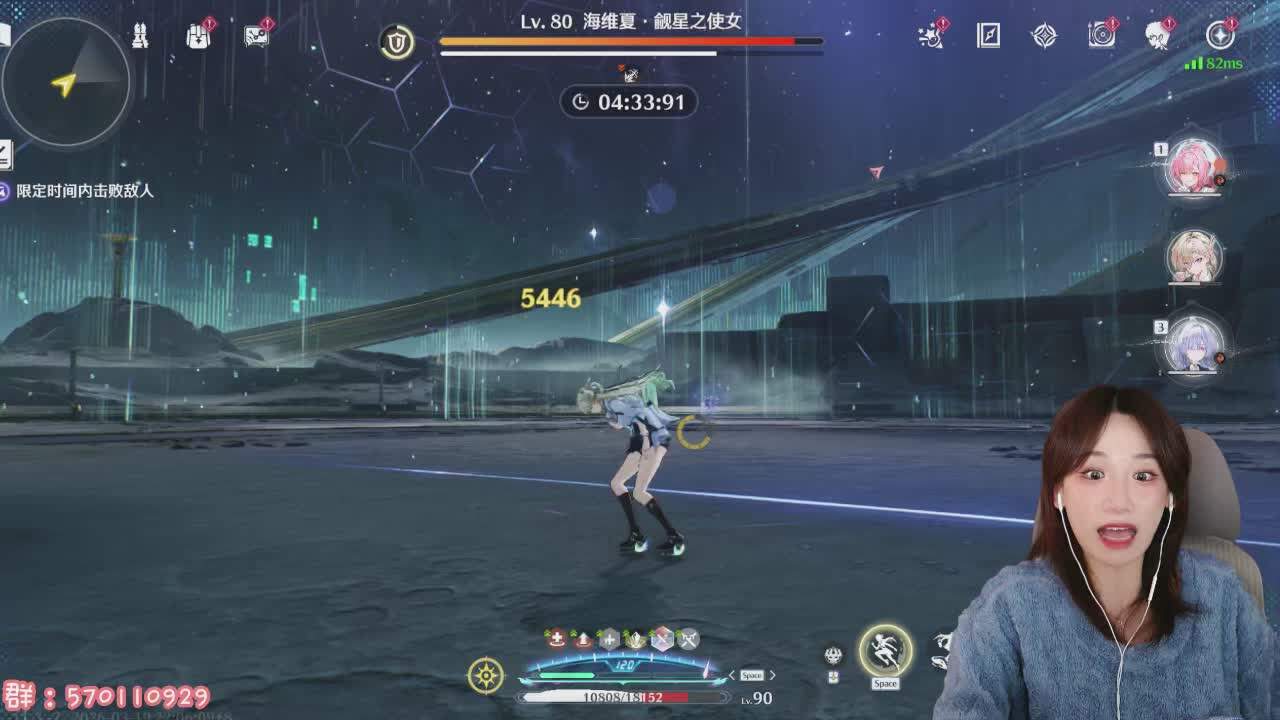
Task: Open the compass journal book icon
Action: (x=988, y=36)
